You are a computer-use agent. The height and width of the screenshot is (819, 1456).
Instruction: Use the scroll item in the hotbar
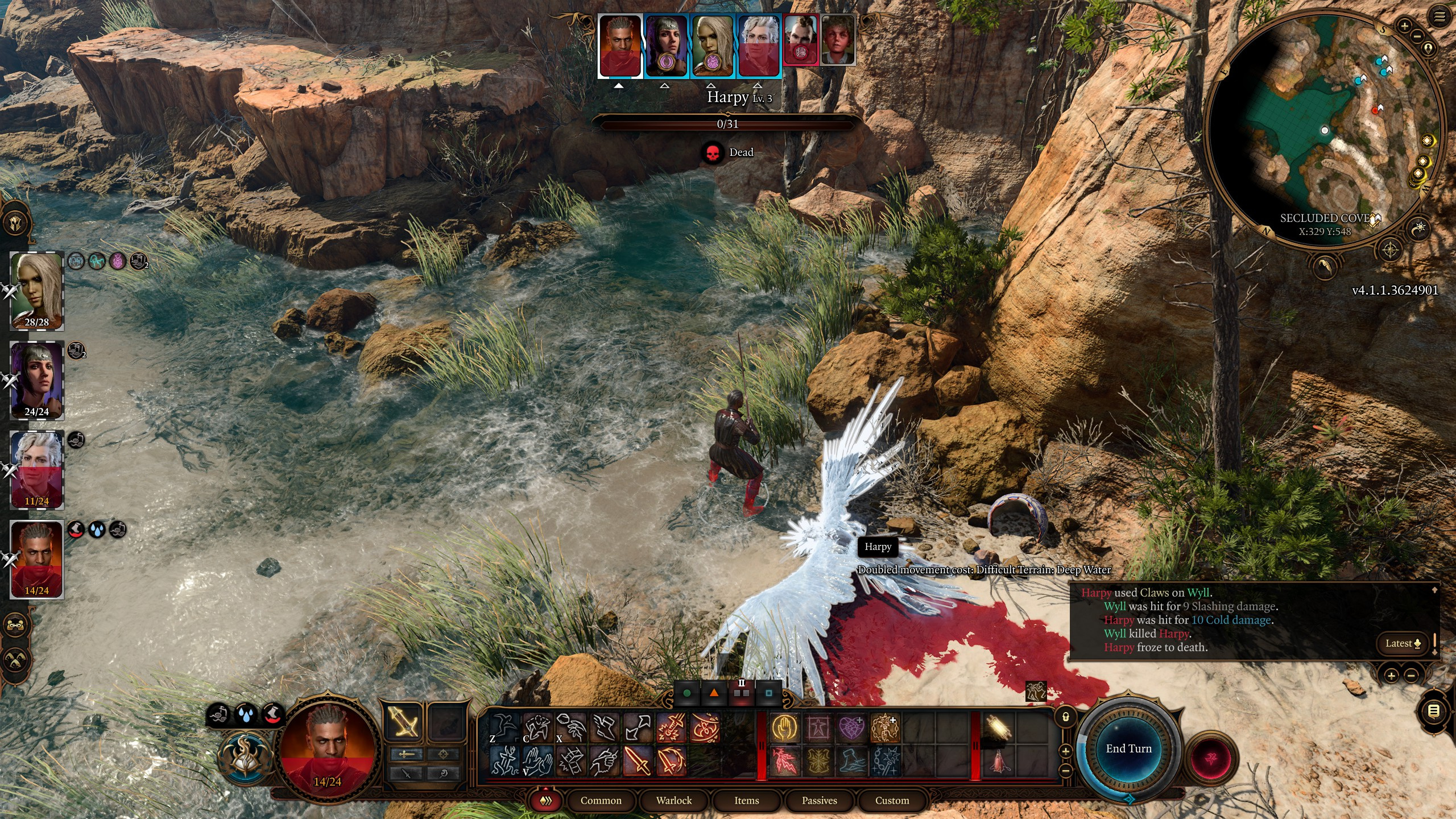[x=999, y=728]
